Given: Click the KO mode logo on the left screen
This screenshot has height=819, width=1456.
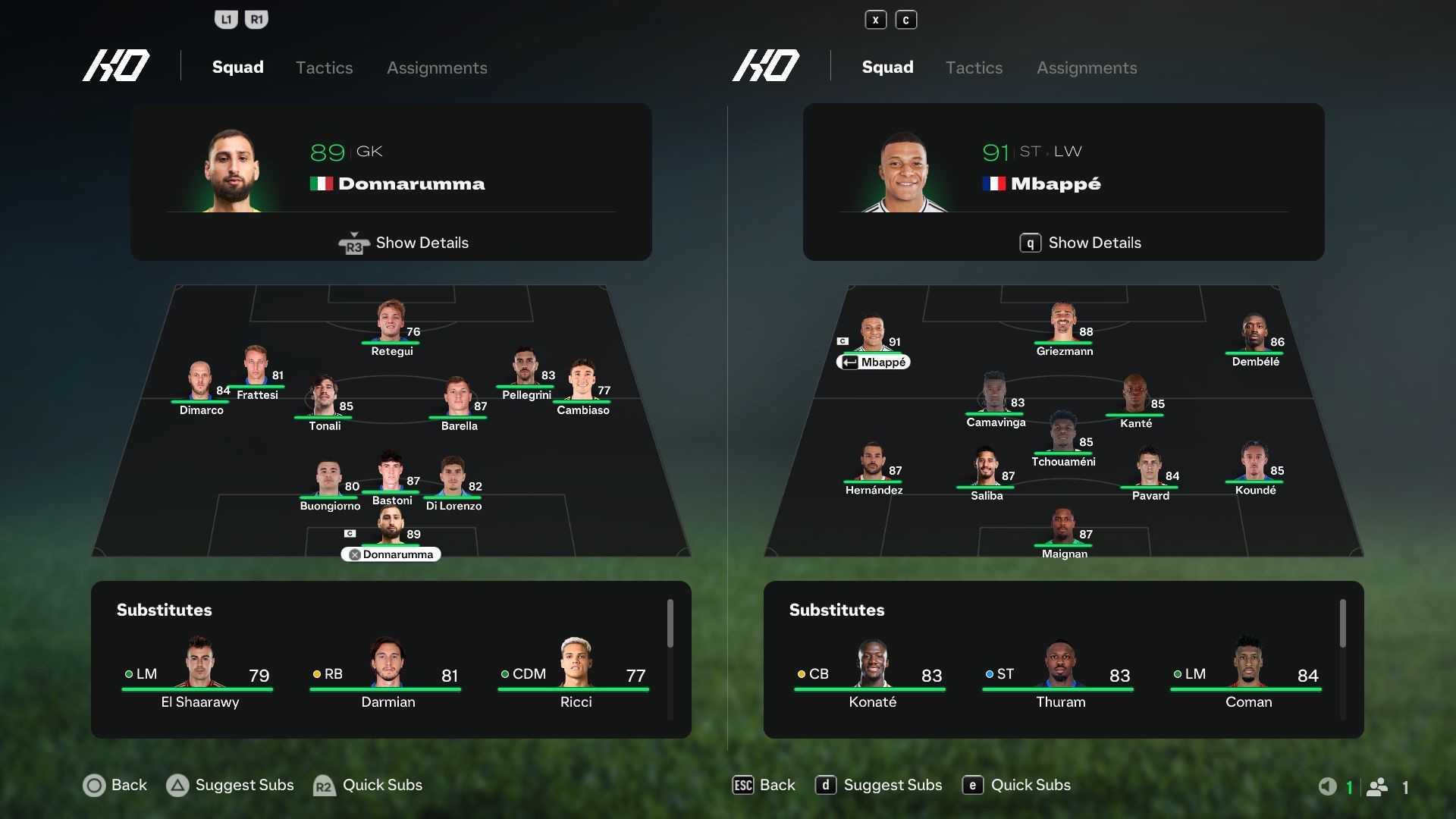Looking at the screenshot, I should pos(115,66).
